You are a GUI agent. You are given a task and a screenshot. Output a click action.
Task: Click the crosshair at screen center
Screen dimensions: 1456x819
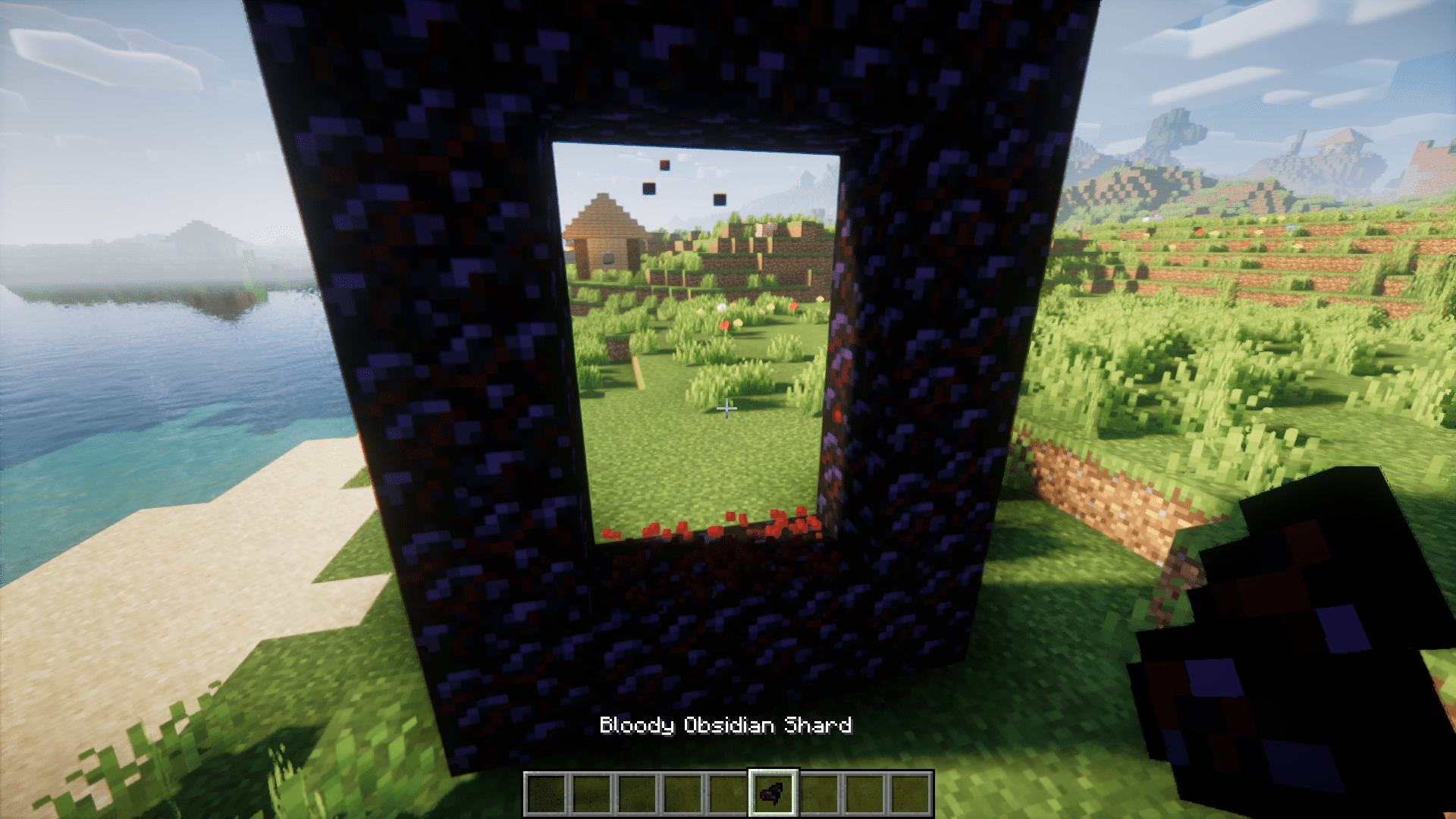tap(727, 408)
